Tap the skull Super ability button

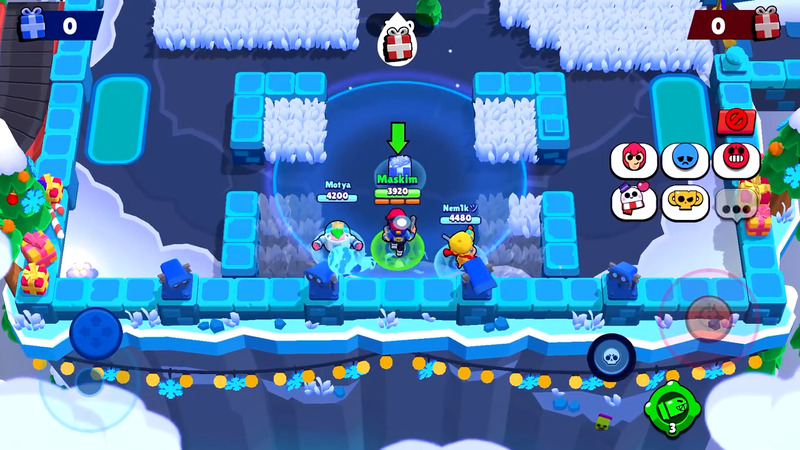610,355
